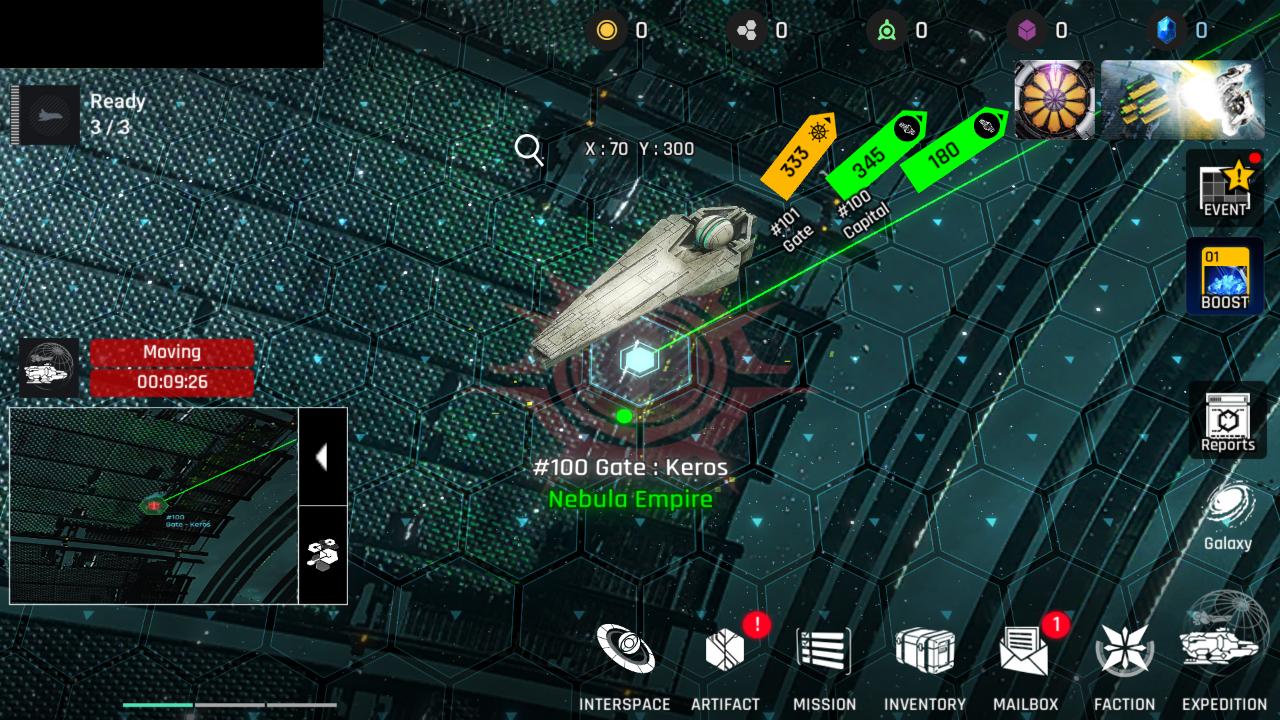Screen dimensions: 1280x720
Task: Click the magnifier coordinate search icon
Action: pos(529,150)
